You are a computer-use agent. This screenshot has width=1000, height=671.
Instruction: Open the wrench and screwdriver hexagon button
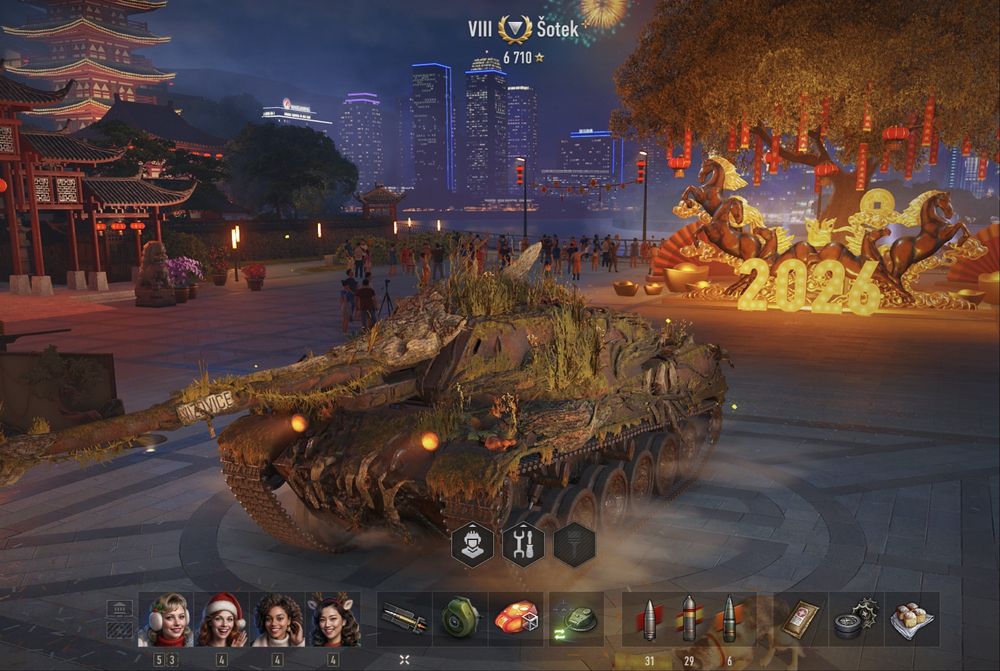tap(523, 544)
